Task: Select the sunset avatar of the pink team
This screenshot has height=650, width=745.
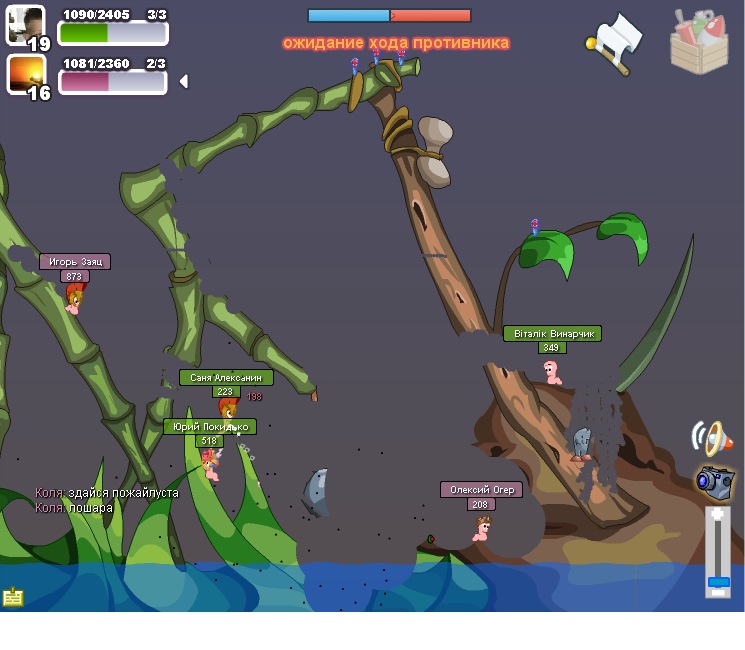Action: (26, 73)
